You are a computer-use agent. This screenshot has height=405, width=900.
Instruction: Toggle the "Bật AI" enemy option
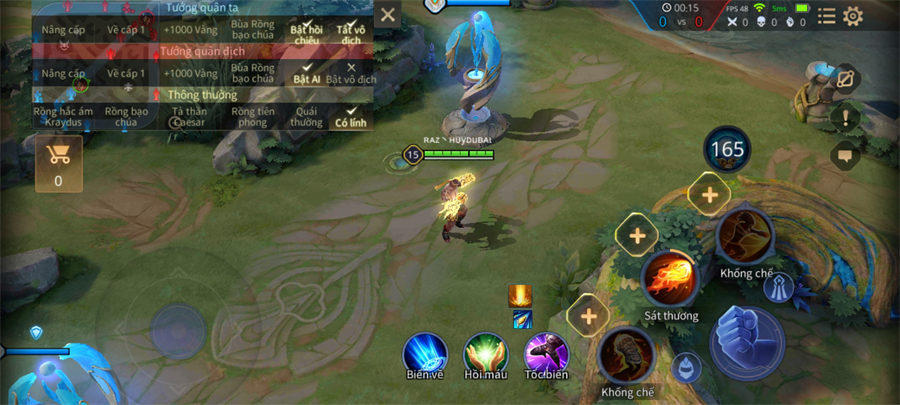[x=306, y=73]
